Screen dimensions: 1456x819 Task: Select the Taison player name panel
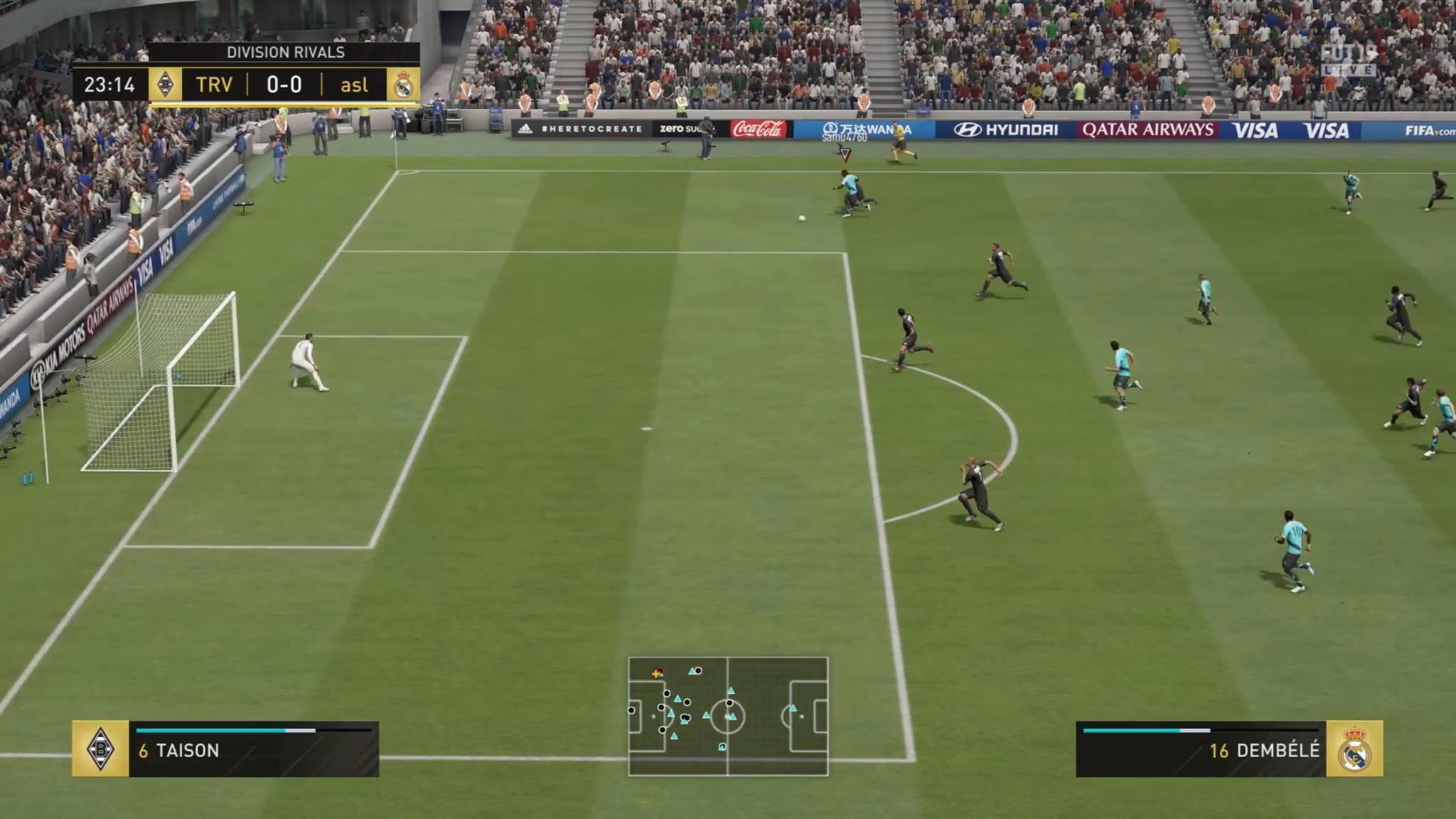[x=254, y=749]
